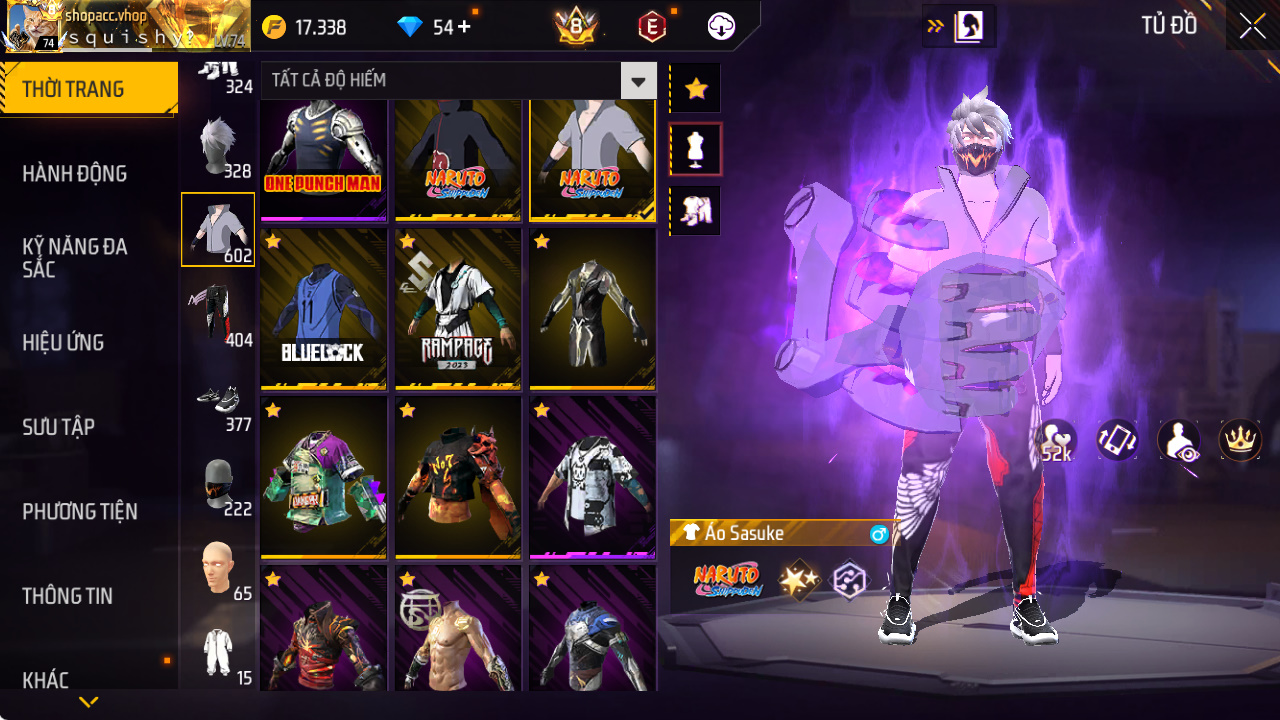The image size is (1280, 720).
Task: Open the TẤT CẢ ĐỘ HIẾM rarity dropdown
Action: (638, 81)
